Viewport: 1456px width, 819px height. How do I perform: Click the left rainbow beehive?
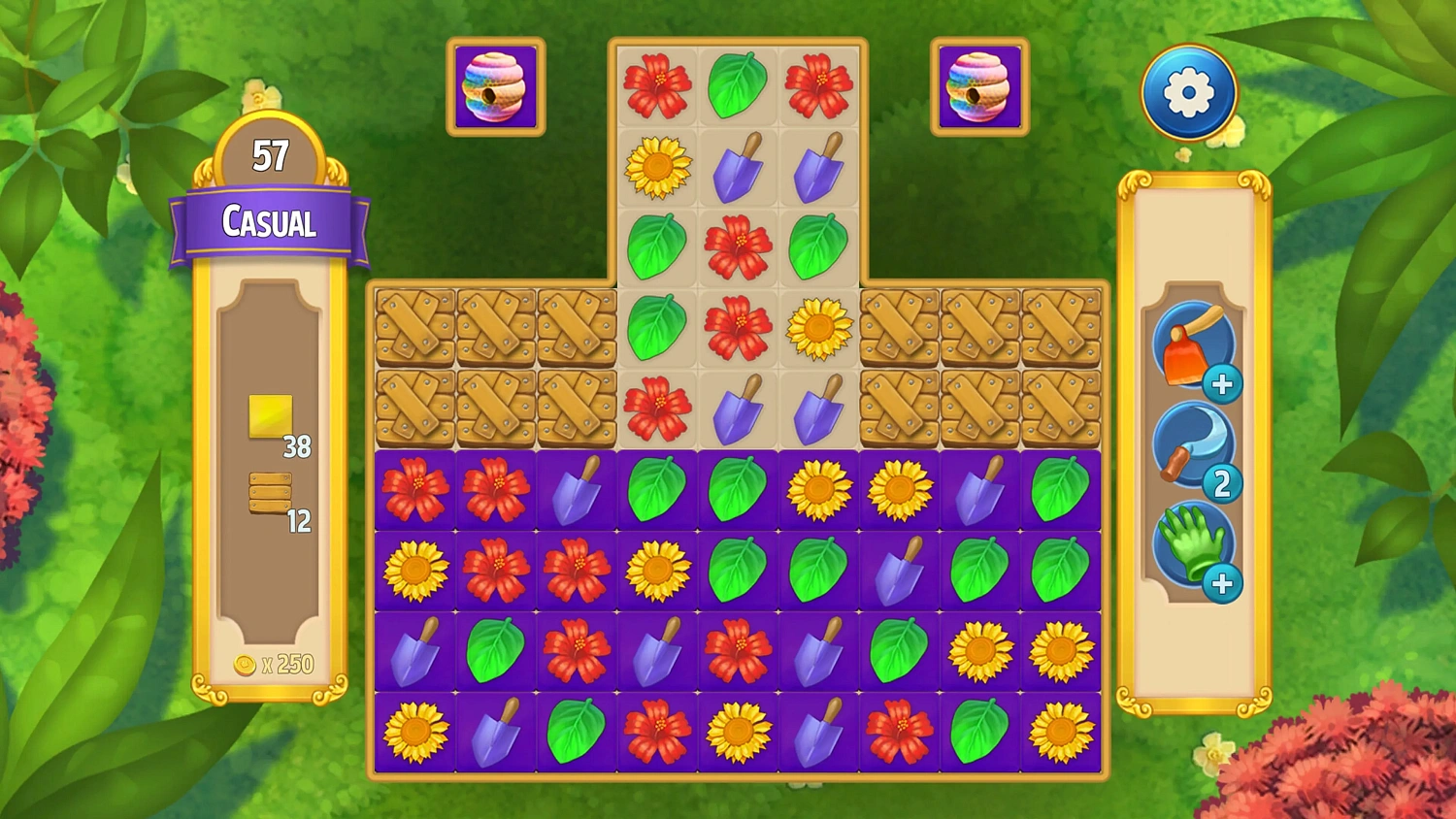[x=493, y=87]
